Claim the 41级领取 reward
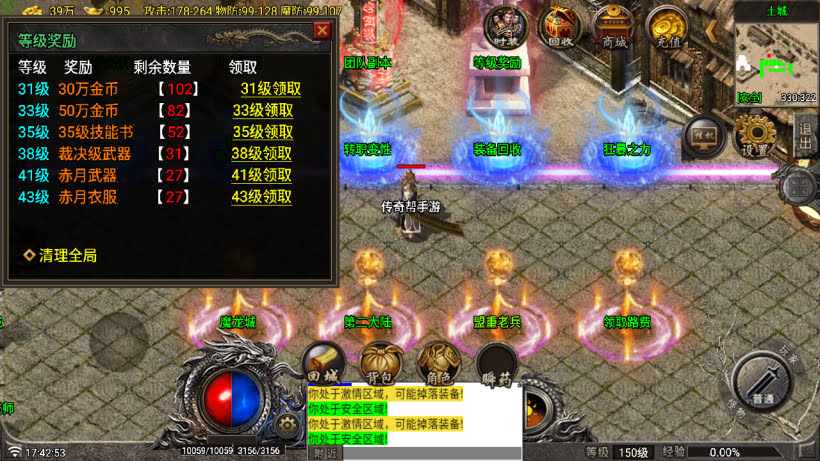The width and height of the screenshot is (820, 461). [x=262, y=175]
